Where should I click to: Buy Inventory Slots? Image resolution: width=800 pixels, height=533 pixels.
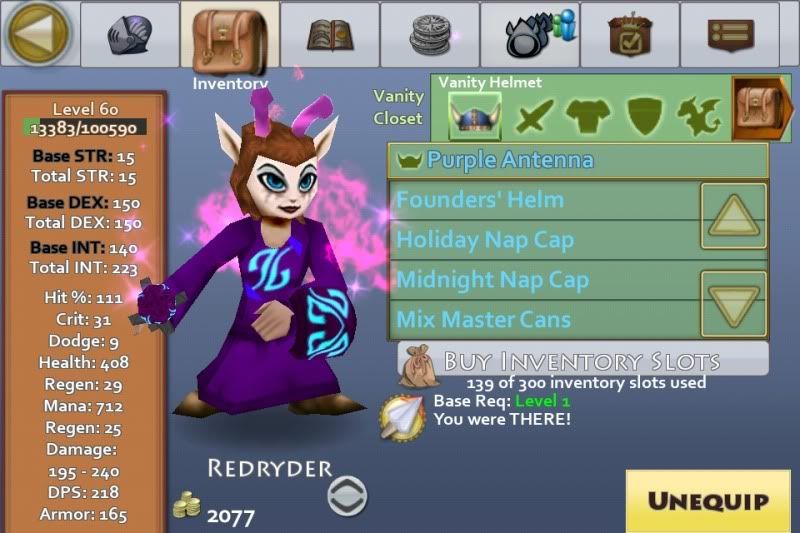click(x=582, y=360)
